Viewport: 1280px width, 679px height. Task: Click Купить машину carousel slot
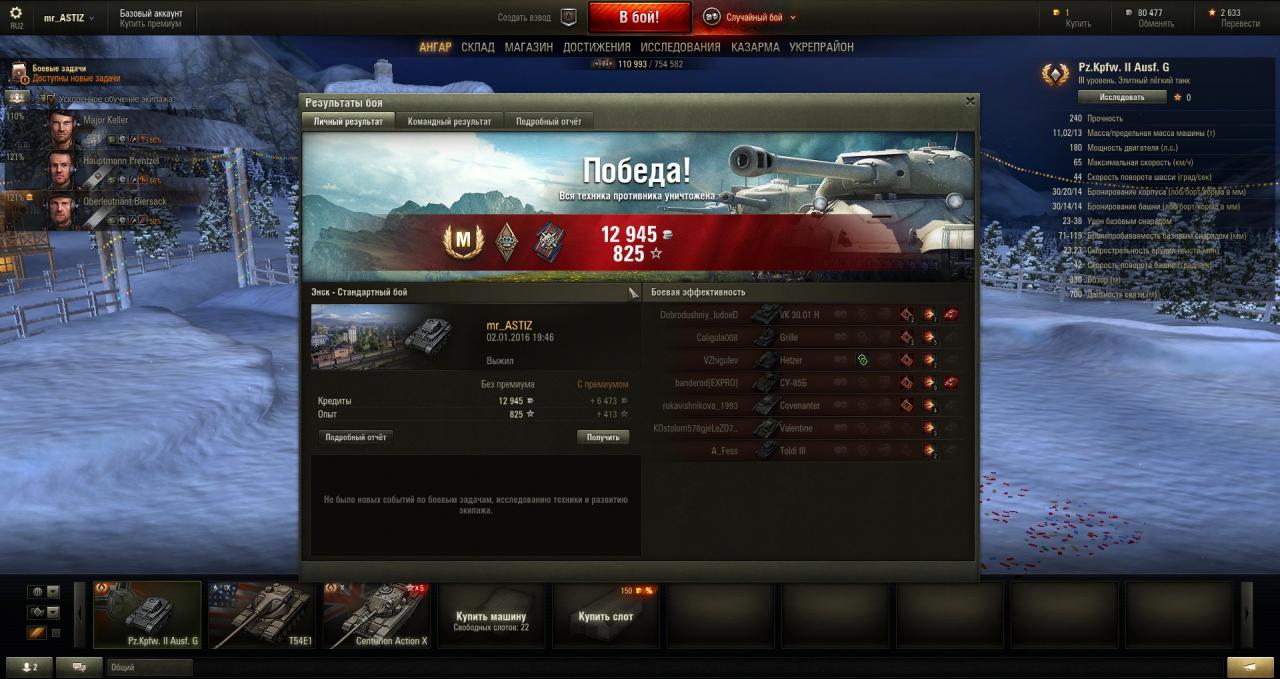tap(490, 615)
